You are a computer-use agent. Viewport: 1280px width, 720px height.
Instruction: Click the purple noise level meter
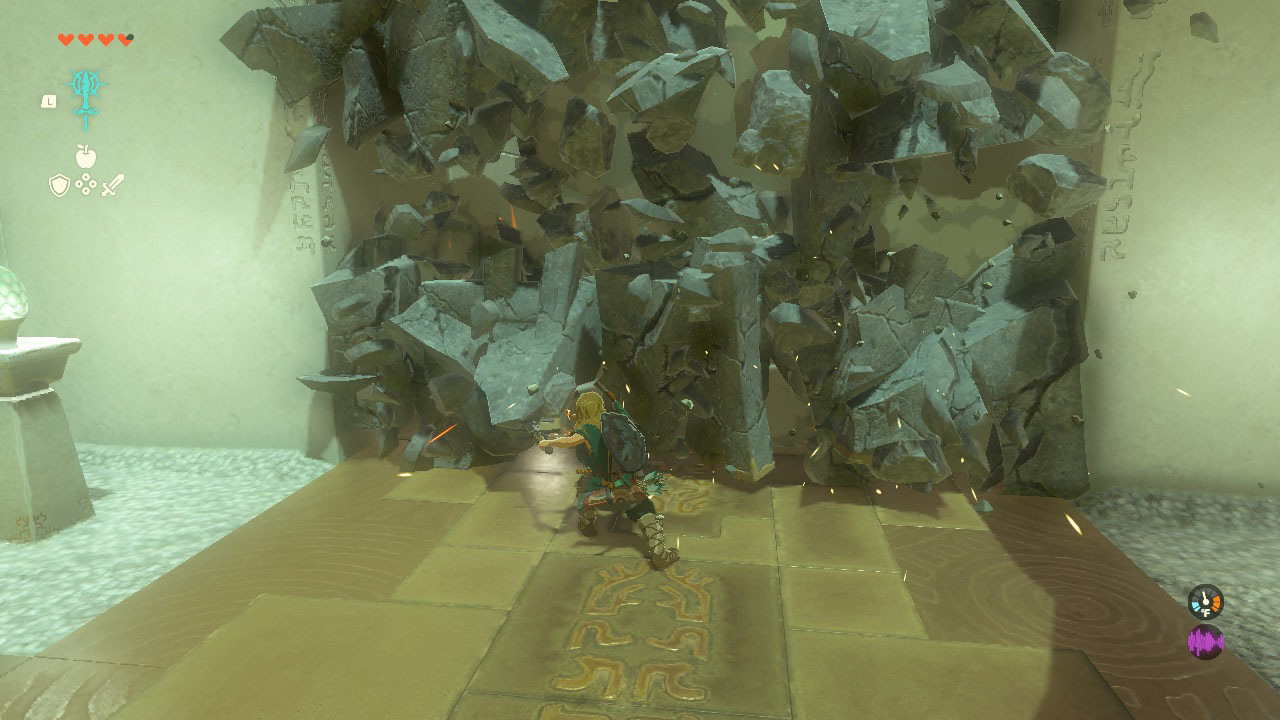[1206, 642]
